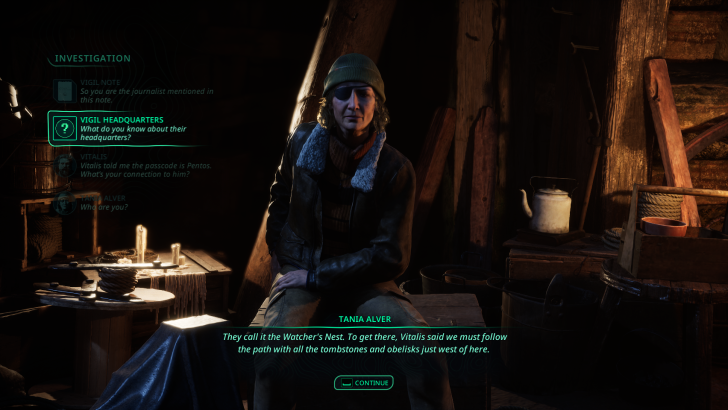The height and width of the screenshot is (410, 728).
Task: Continue the dialogue
Action: [x=364, y=382]
